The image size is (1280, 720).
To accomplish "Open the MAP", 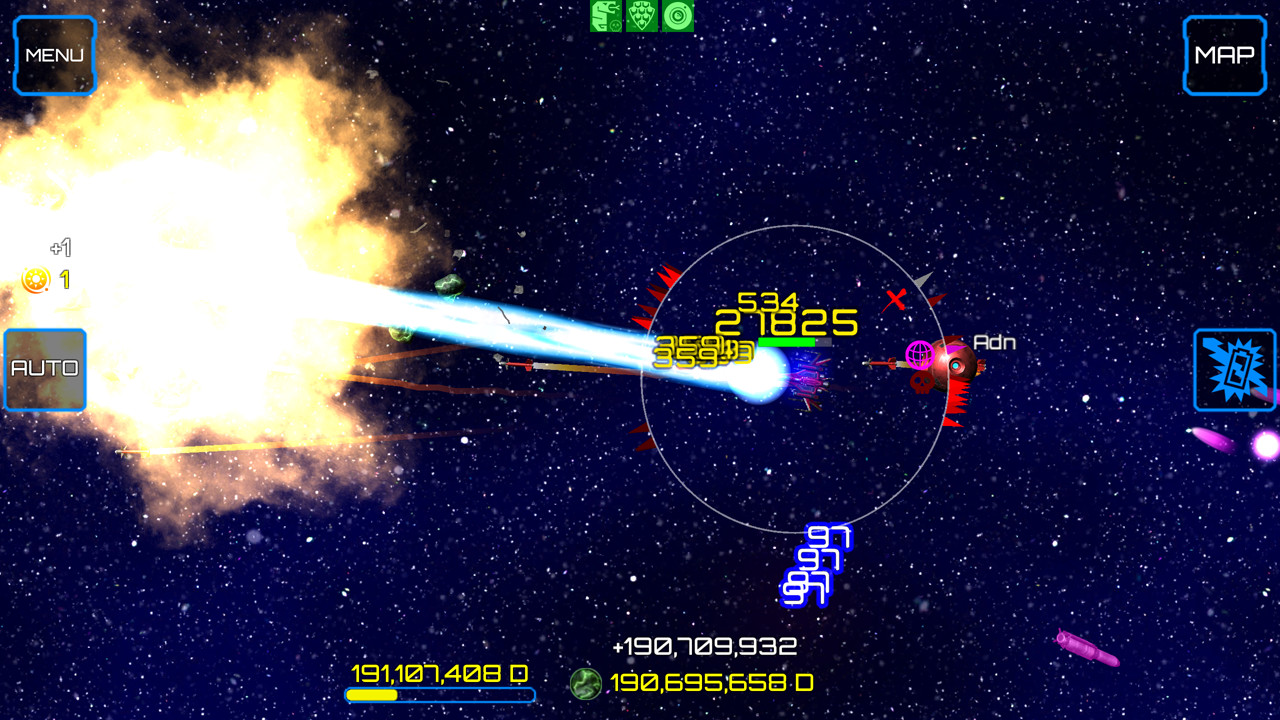I will click(1223, 53).
